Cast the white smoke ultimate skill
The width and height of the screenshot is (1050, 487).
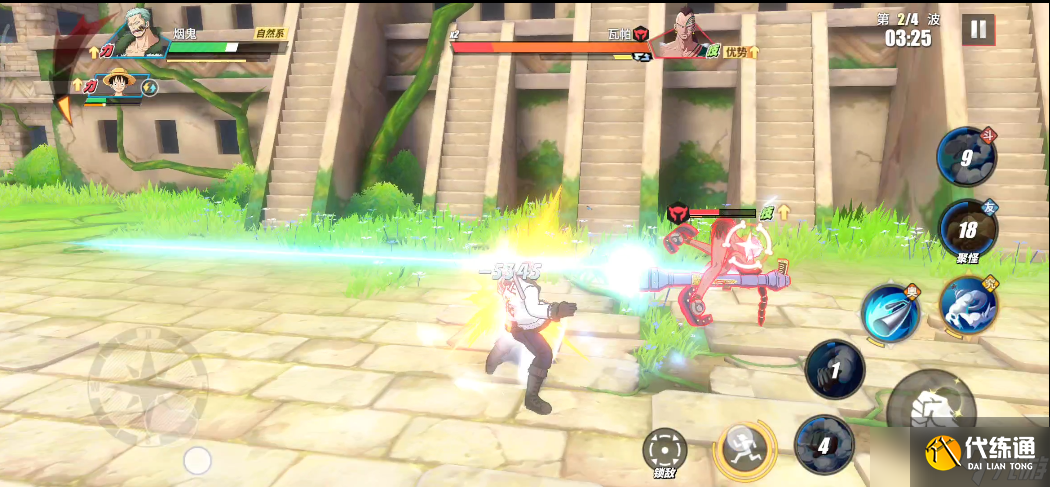click(968, 304)
